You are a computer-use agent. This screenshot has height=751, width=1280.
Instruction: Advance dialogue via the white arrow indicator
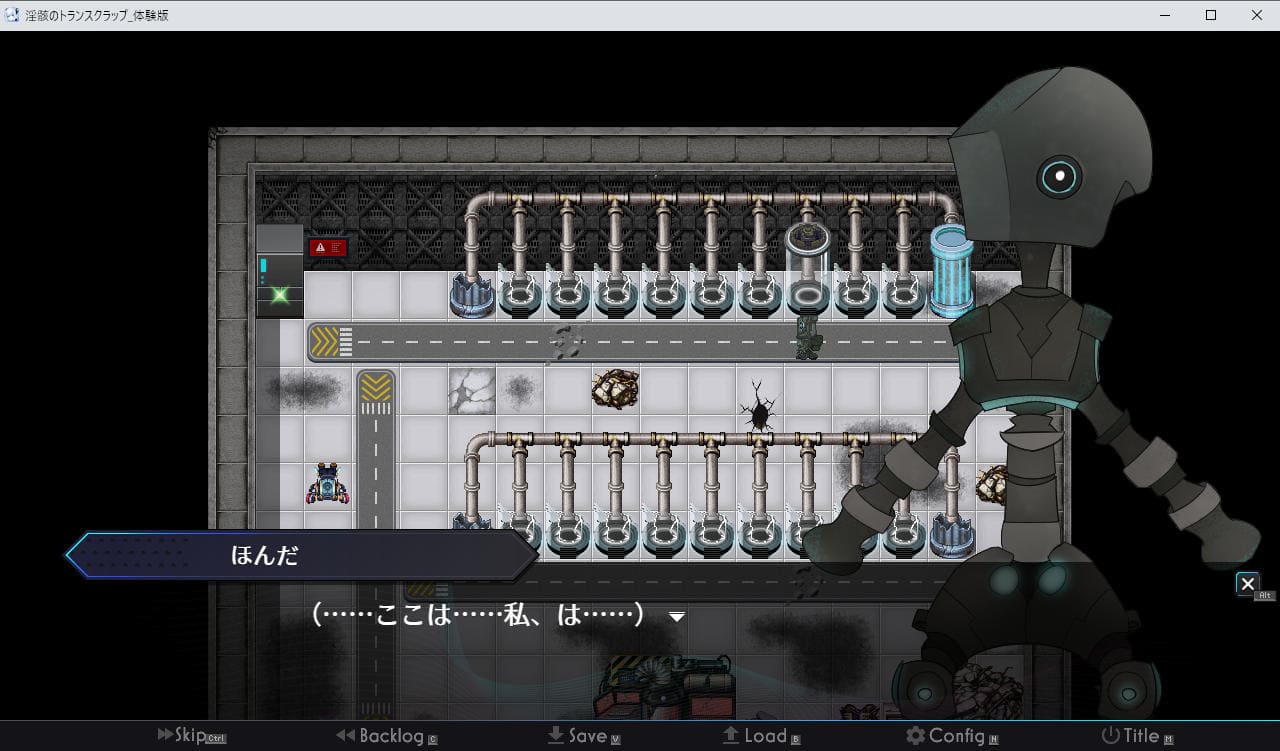click(x=677, y=617)
